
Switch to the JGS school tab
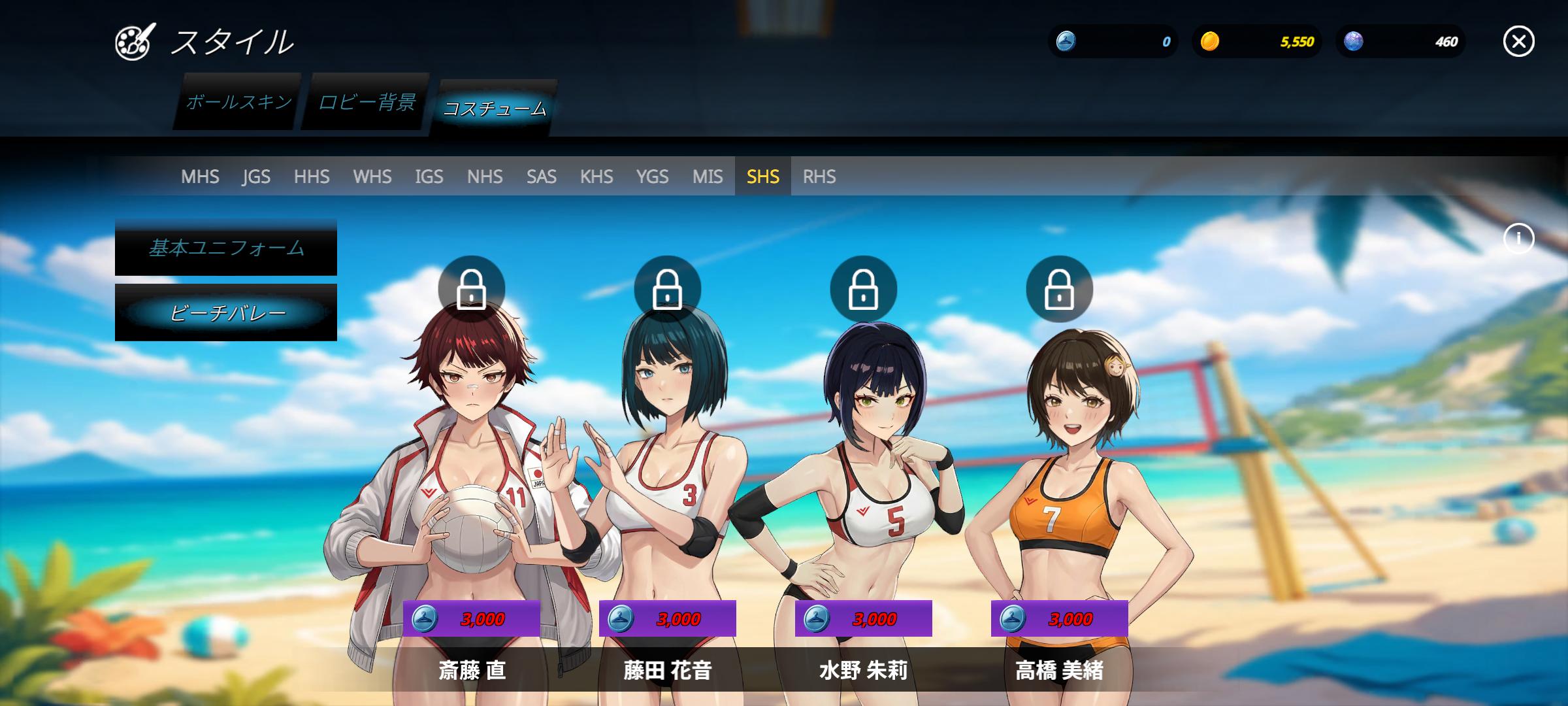256,176
